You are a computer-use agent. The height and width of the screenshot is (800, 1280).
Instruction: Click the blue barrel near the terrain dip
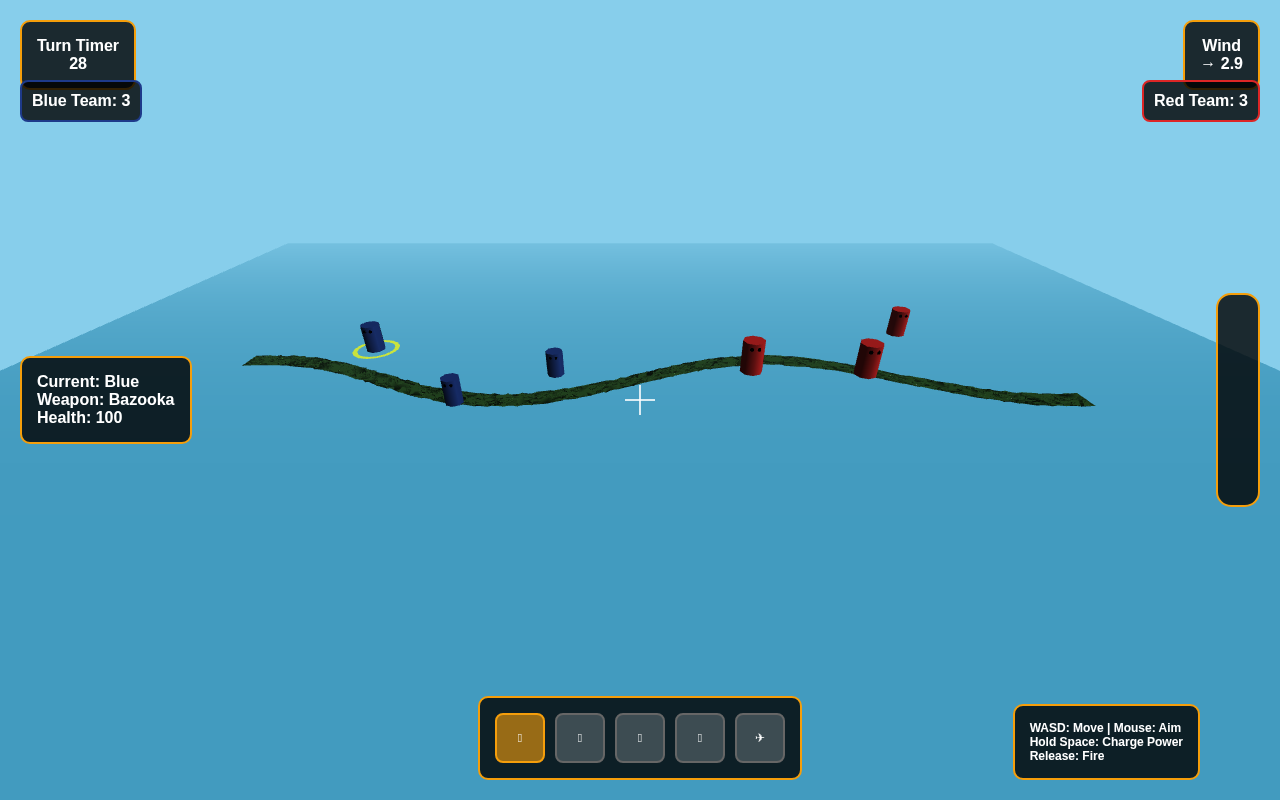(450, 390)
